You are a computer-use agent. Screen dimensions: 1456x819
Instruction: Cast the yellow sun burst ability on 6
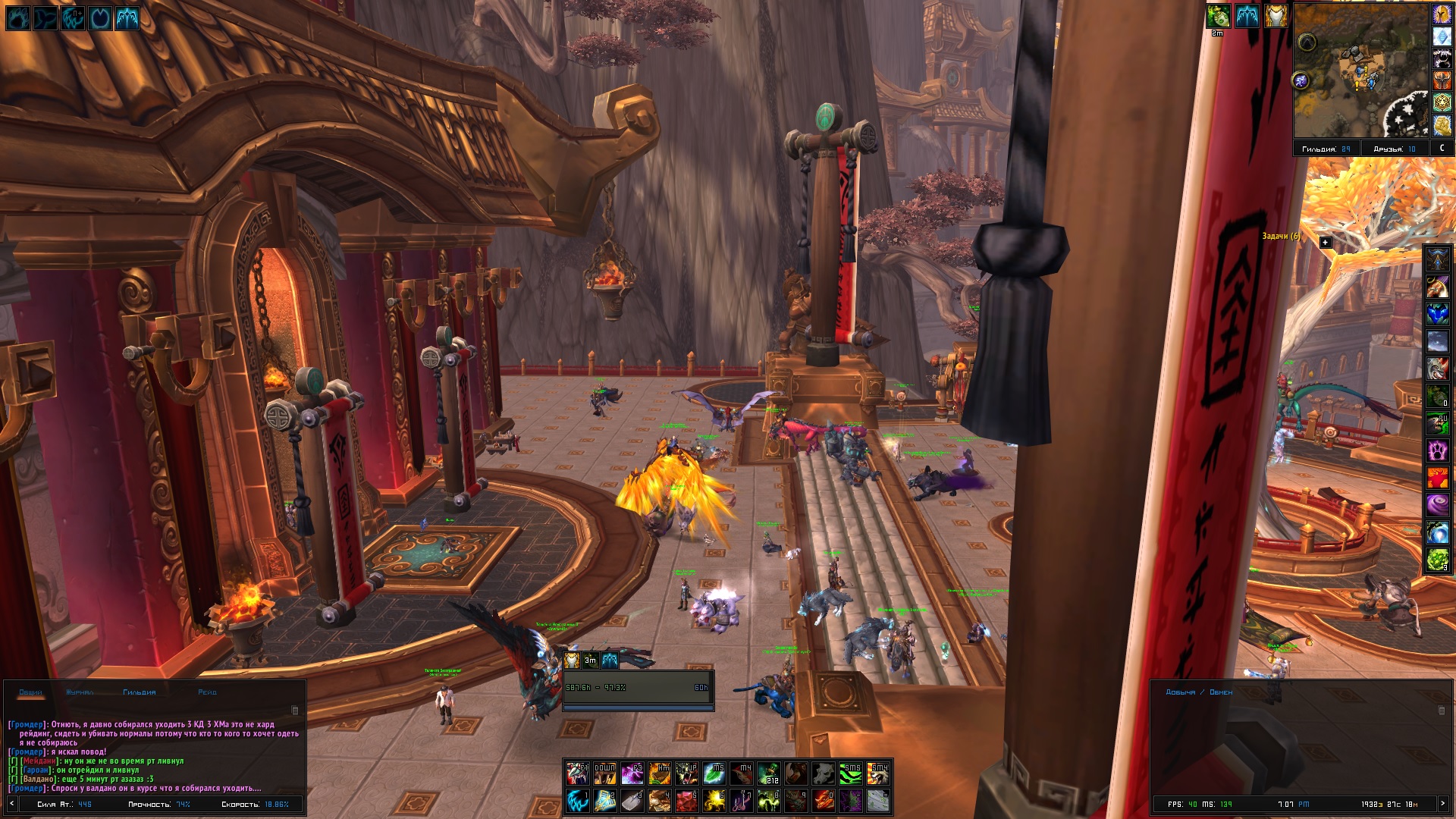tap(714, 800)
